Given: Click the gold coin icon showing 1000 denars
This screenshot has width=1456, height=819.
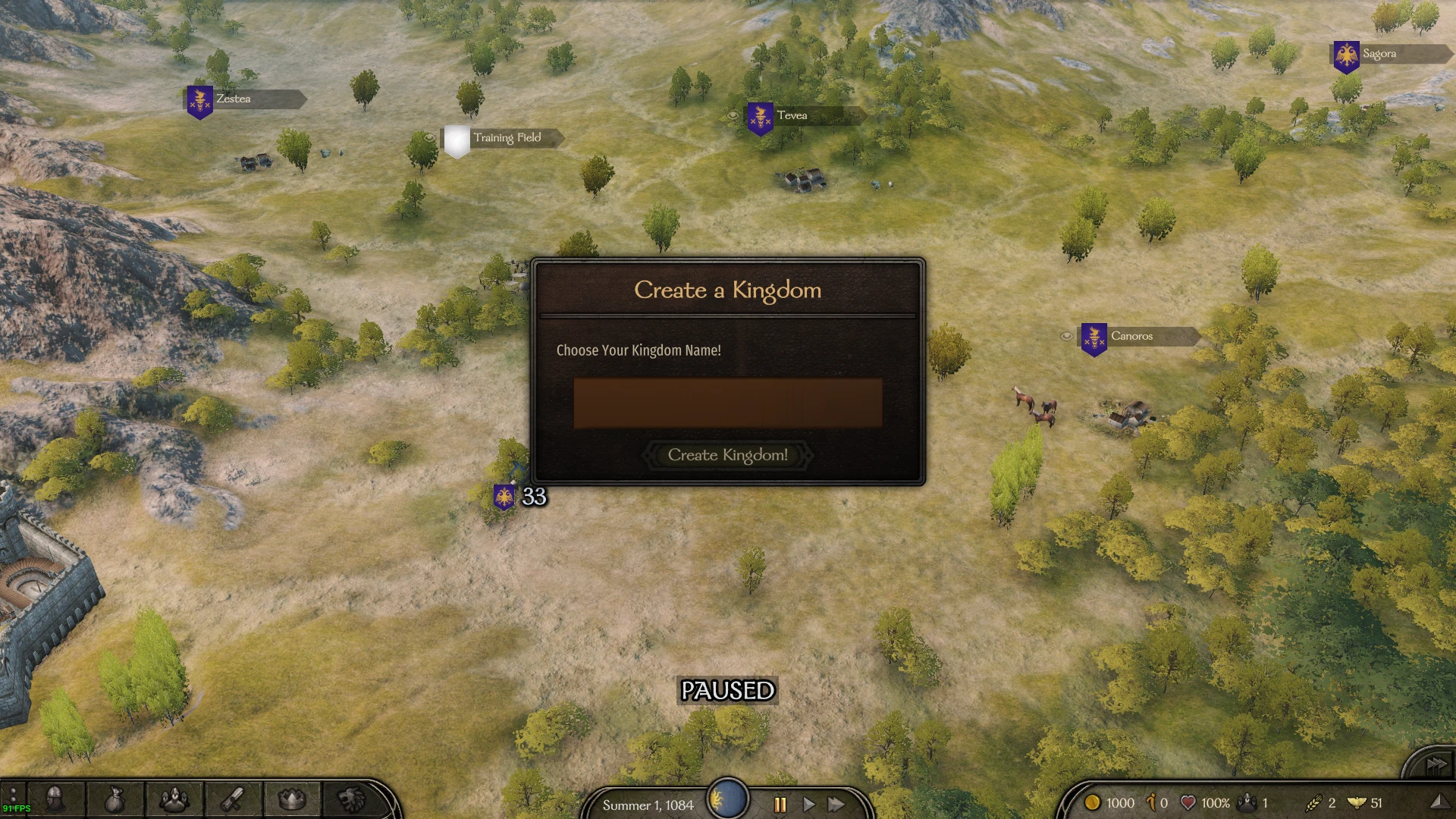Looking at the screenshot, I should [1092, 802].
